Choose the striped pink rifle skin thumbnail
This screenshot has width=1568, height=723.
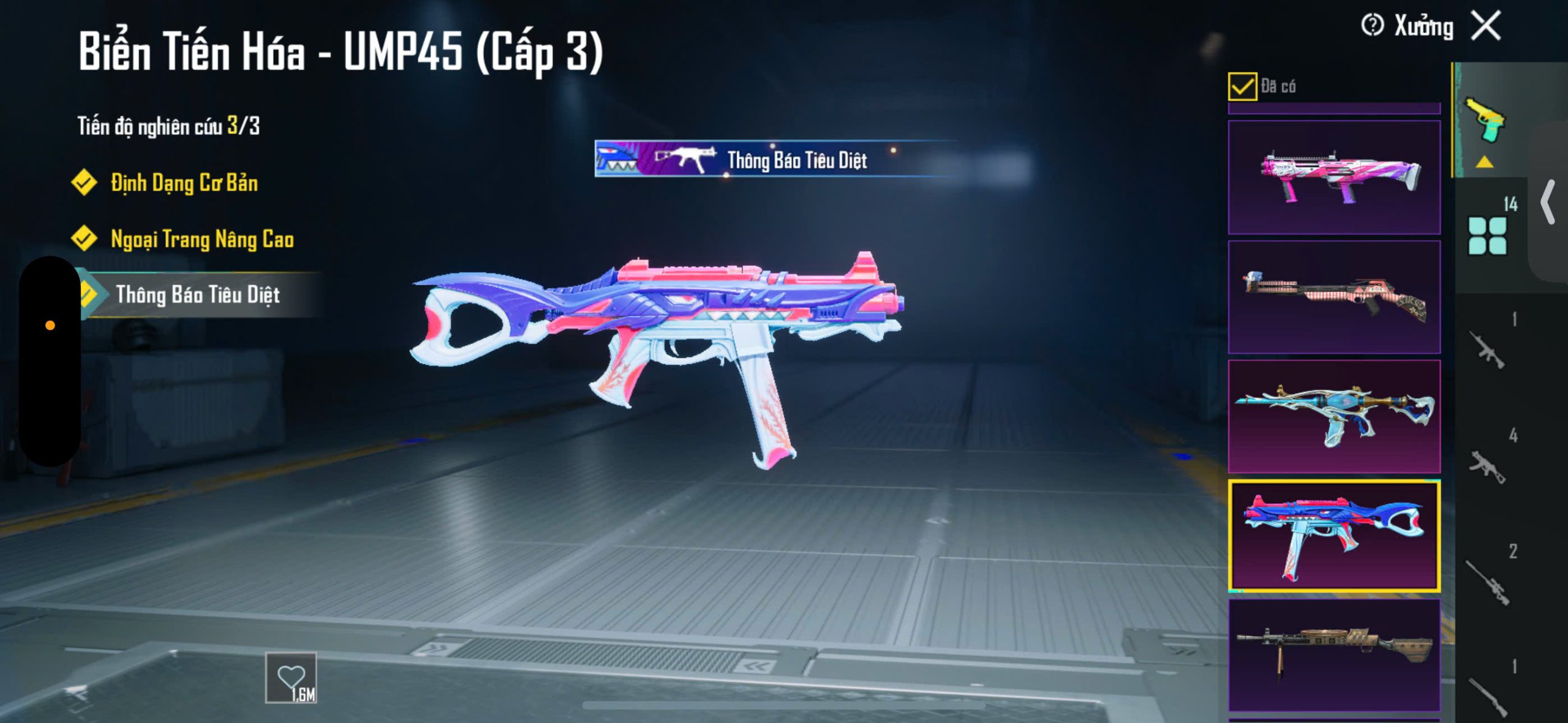click(x=1334, y=297)
